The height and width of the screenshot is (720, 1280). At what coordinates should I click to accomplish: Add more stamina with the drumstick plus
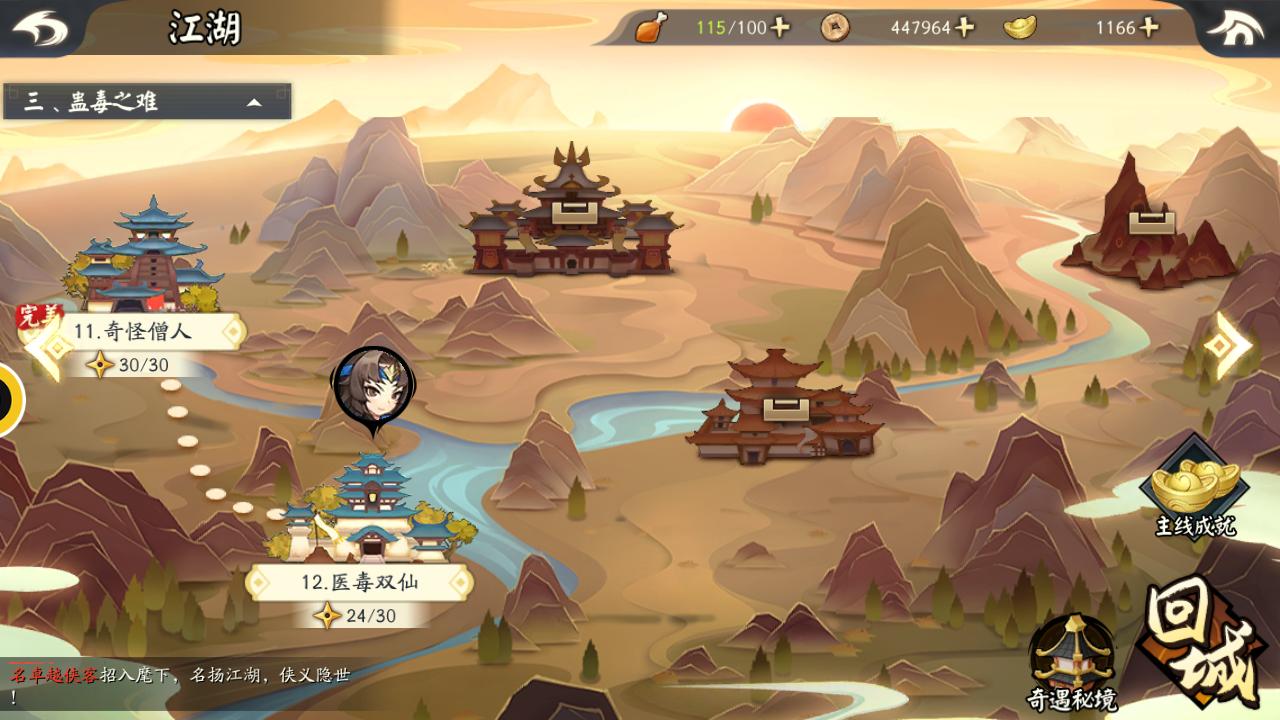780,27
